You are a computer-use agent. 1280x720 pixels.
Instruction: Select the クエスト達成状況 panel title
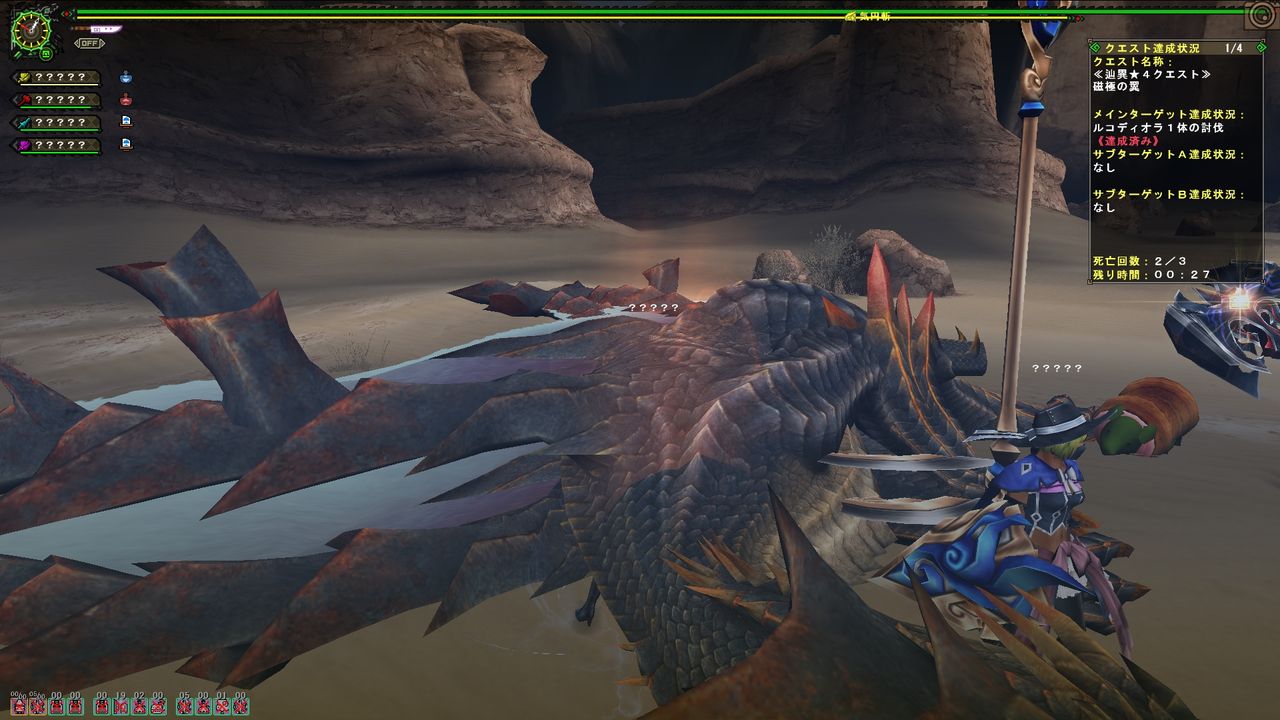[1150, 46]
